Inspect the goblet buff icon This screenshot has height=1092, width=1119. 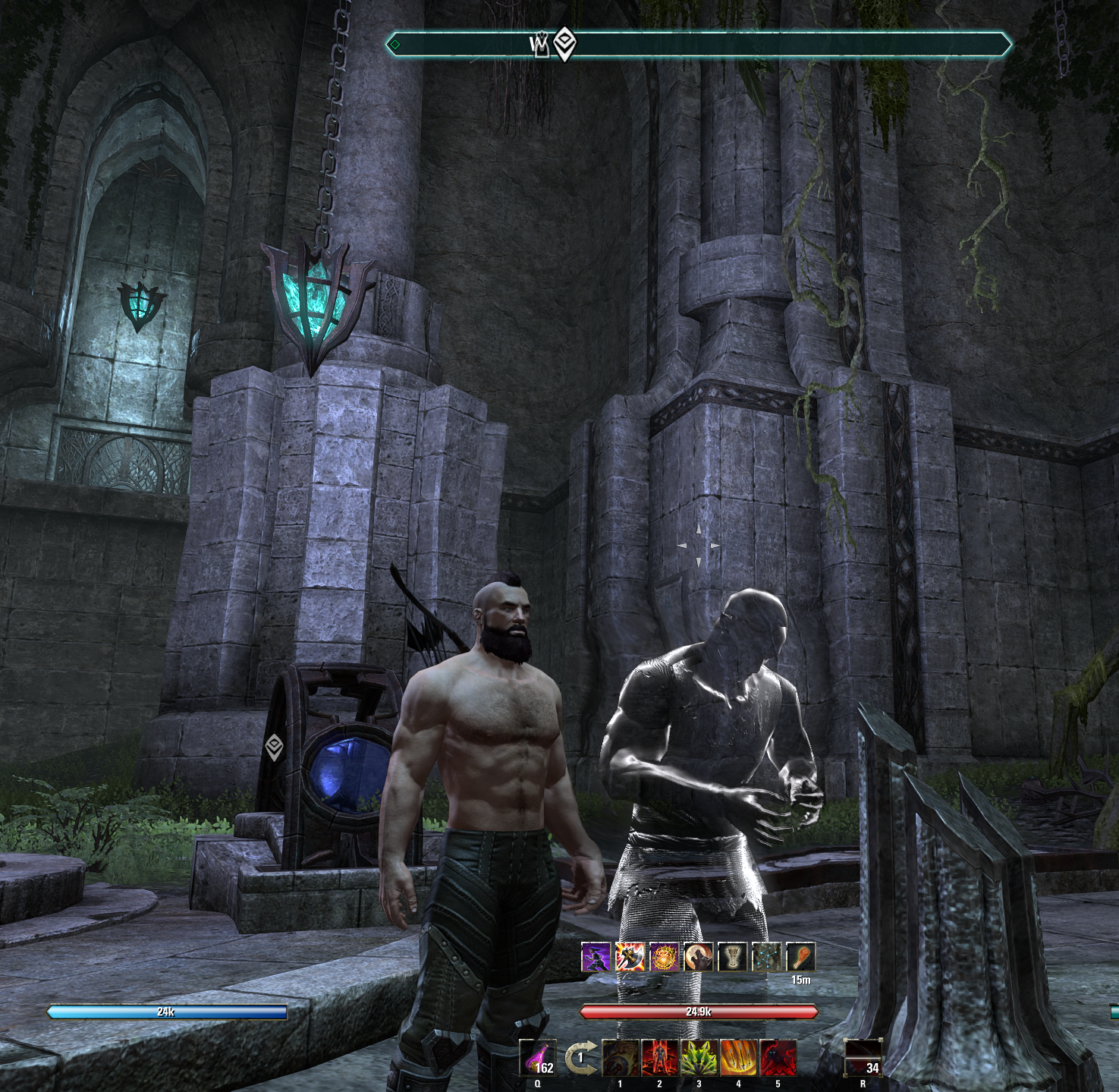[x=733, y=958]
